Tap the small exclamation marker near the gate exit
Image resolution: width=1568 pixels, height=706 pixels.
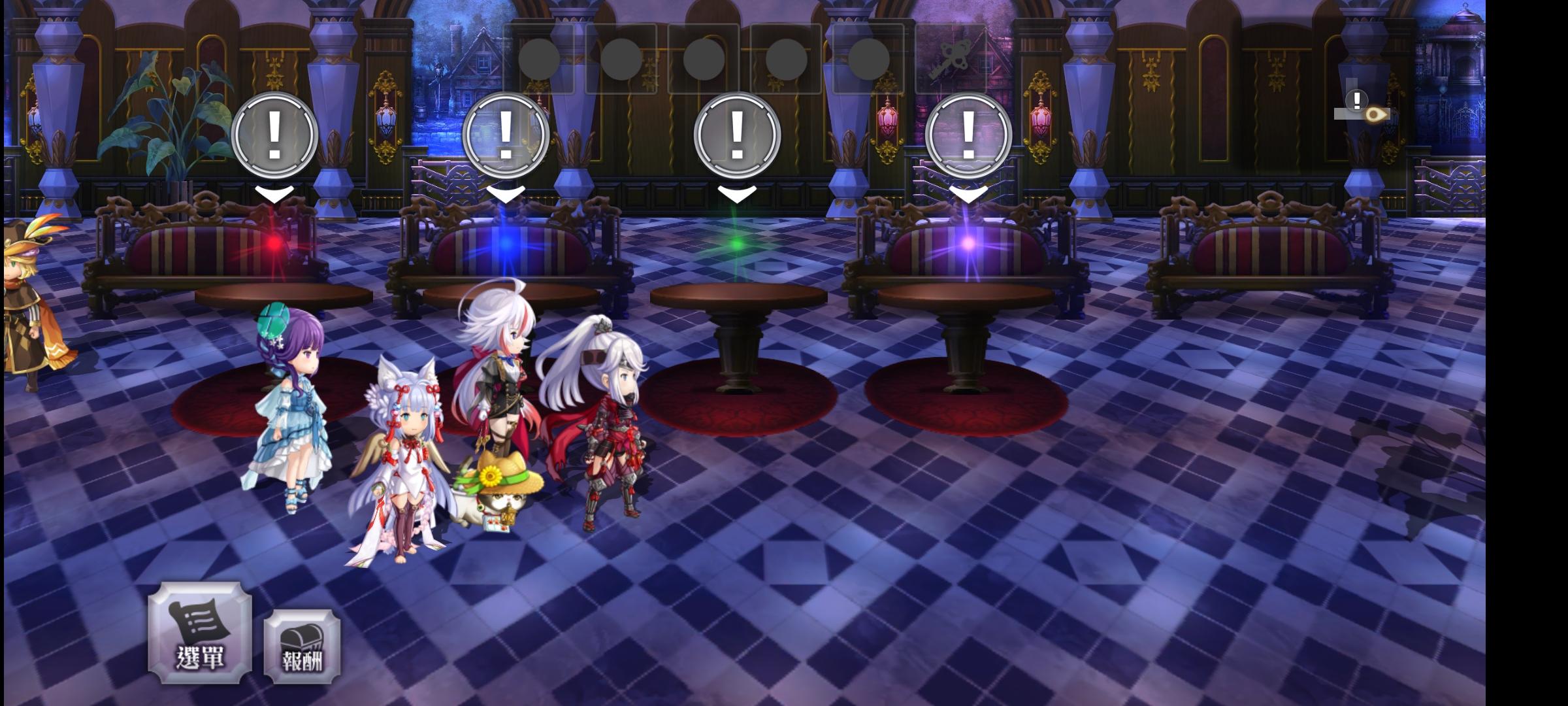tap(1356, 99)
